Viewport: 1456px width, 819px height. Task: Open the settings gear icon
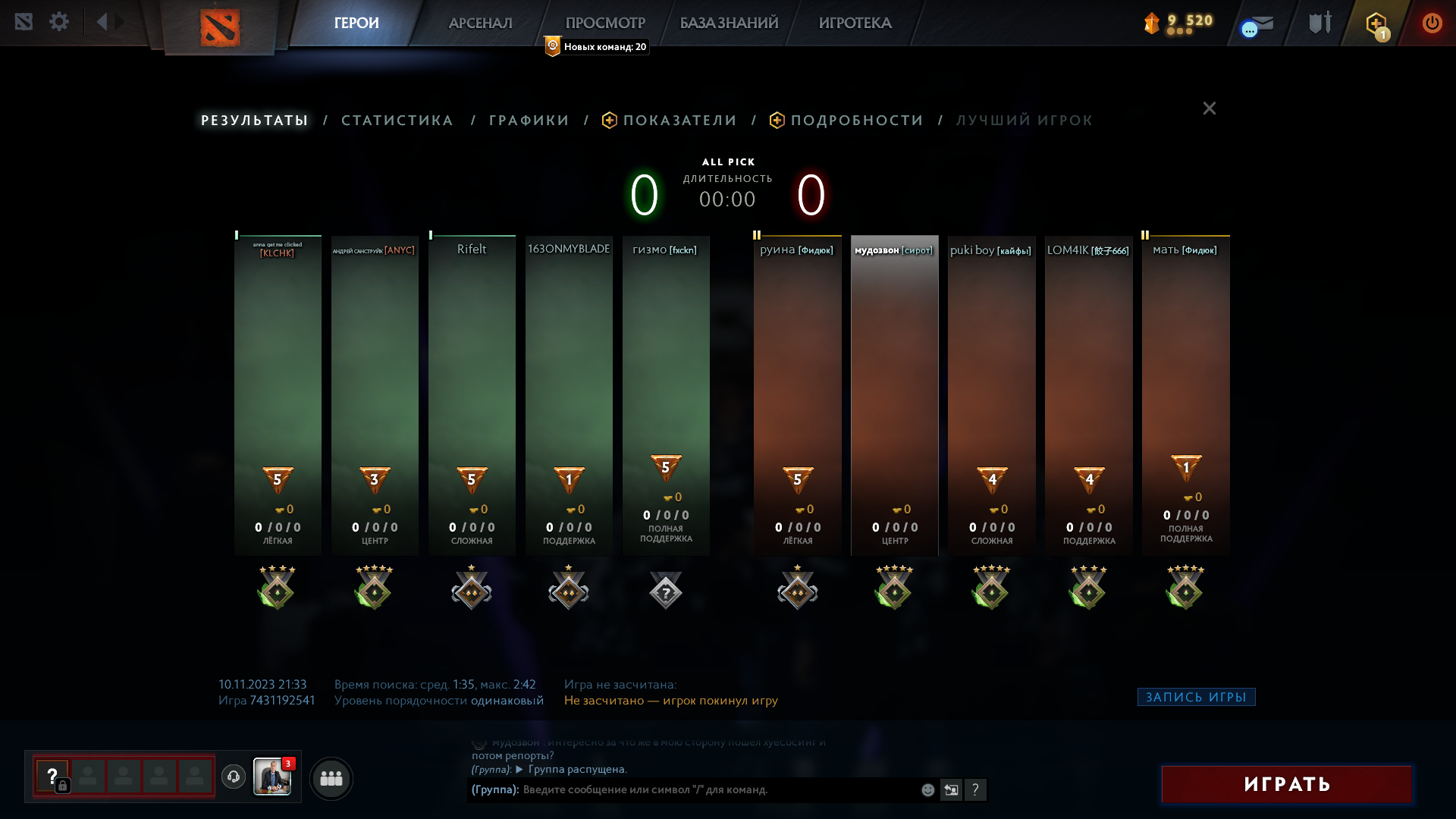[x=59, y=21]
